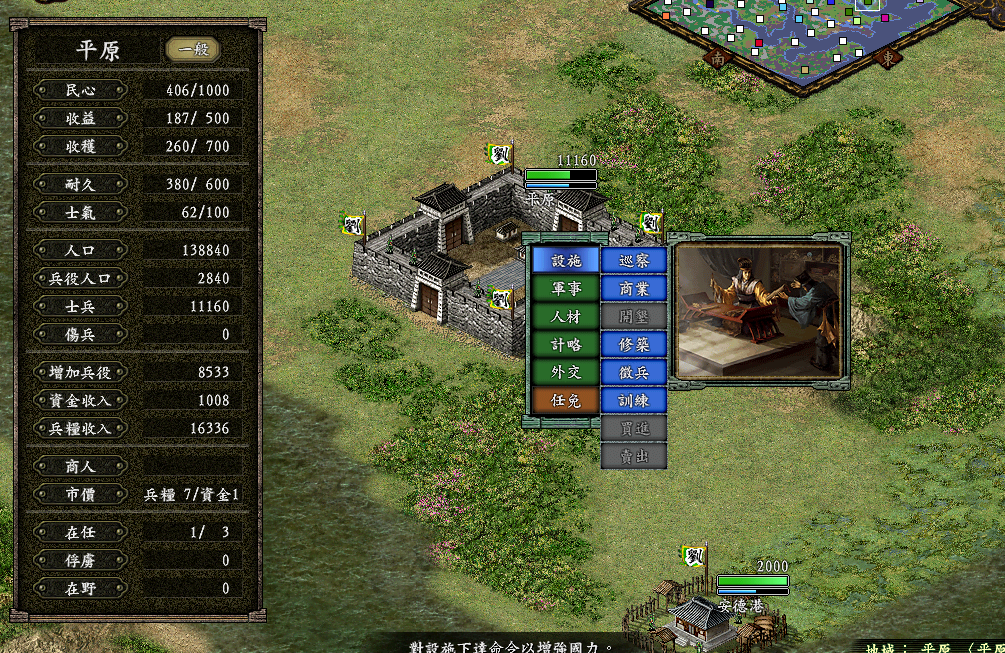Click the 南 south marker on the minimap

pos(717,58)
